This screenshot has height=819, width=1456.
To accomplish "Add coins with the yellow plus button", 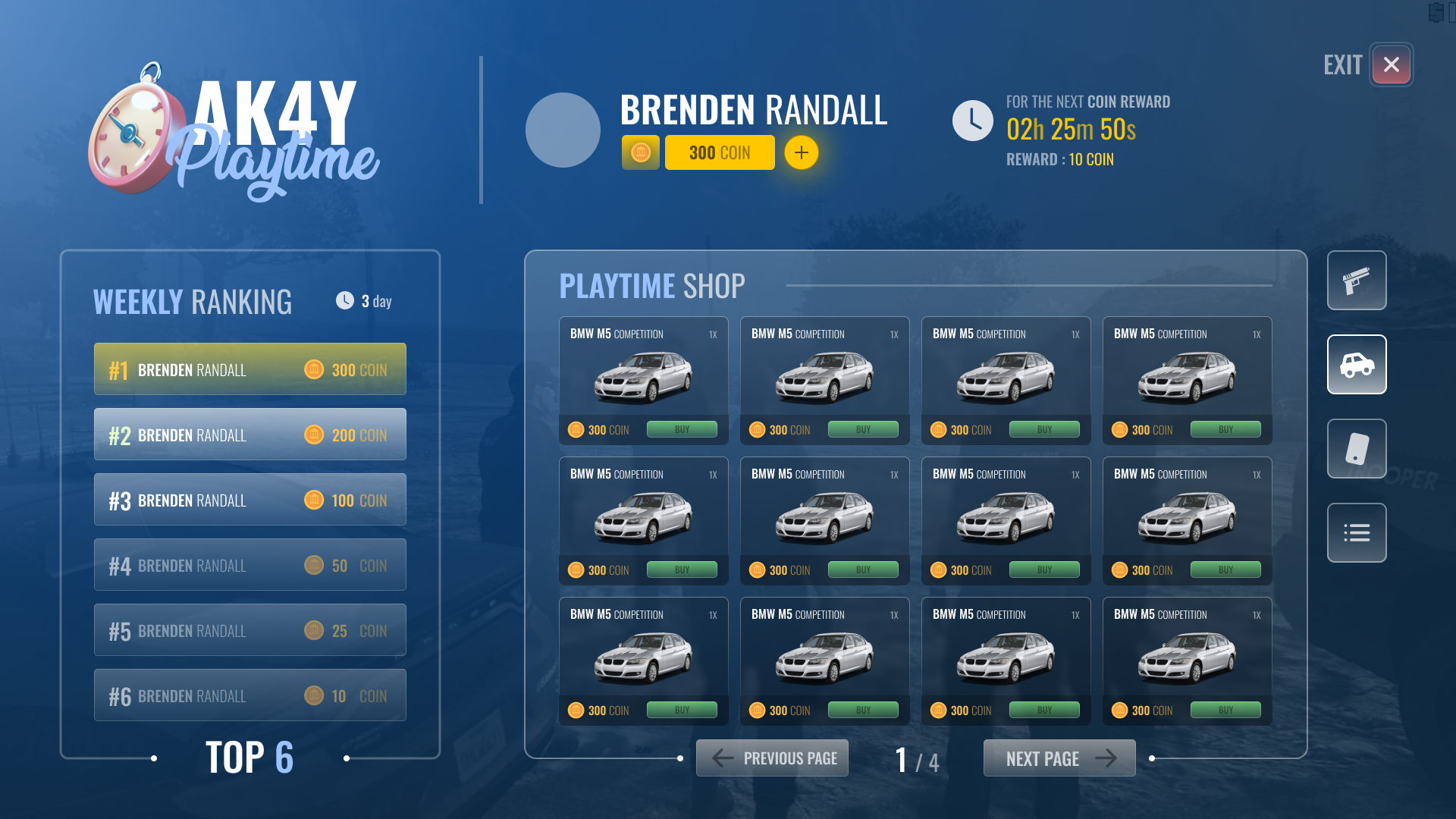I will 801,153.
